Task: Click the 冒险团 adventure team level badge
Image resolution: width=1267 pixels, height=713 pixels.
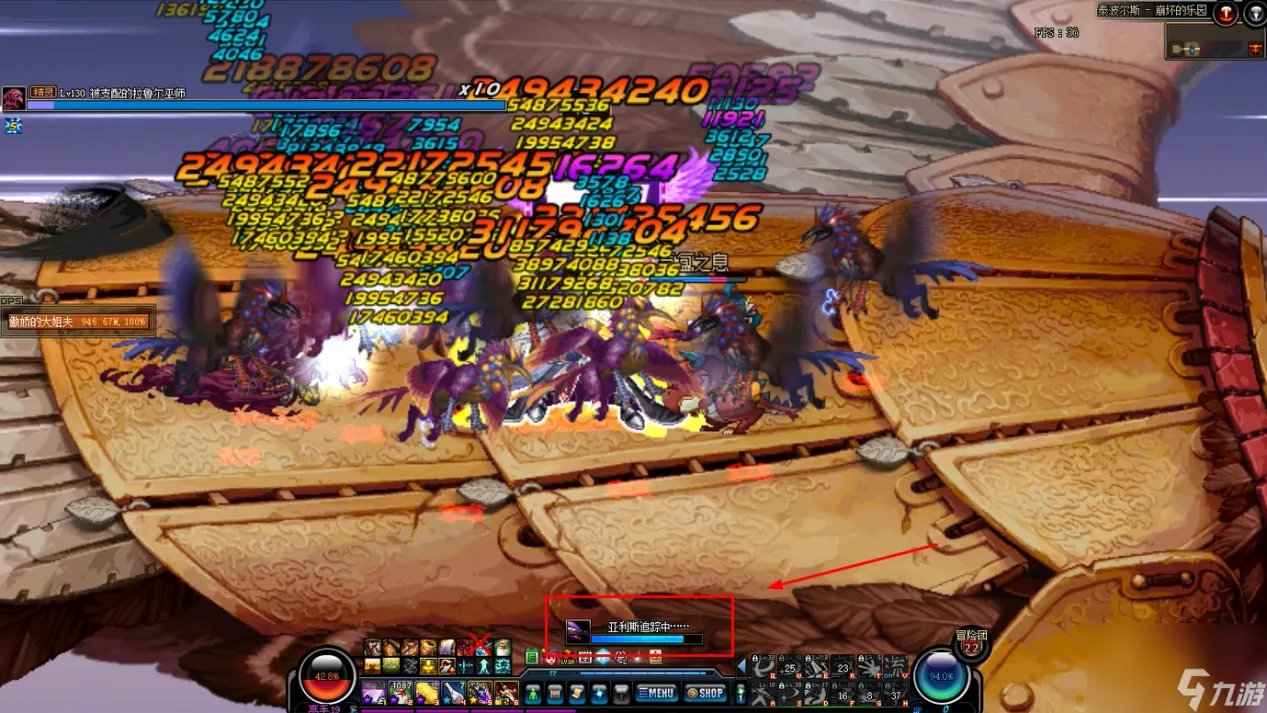Action: click(970, 641)
